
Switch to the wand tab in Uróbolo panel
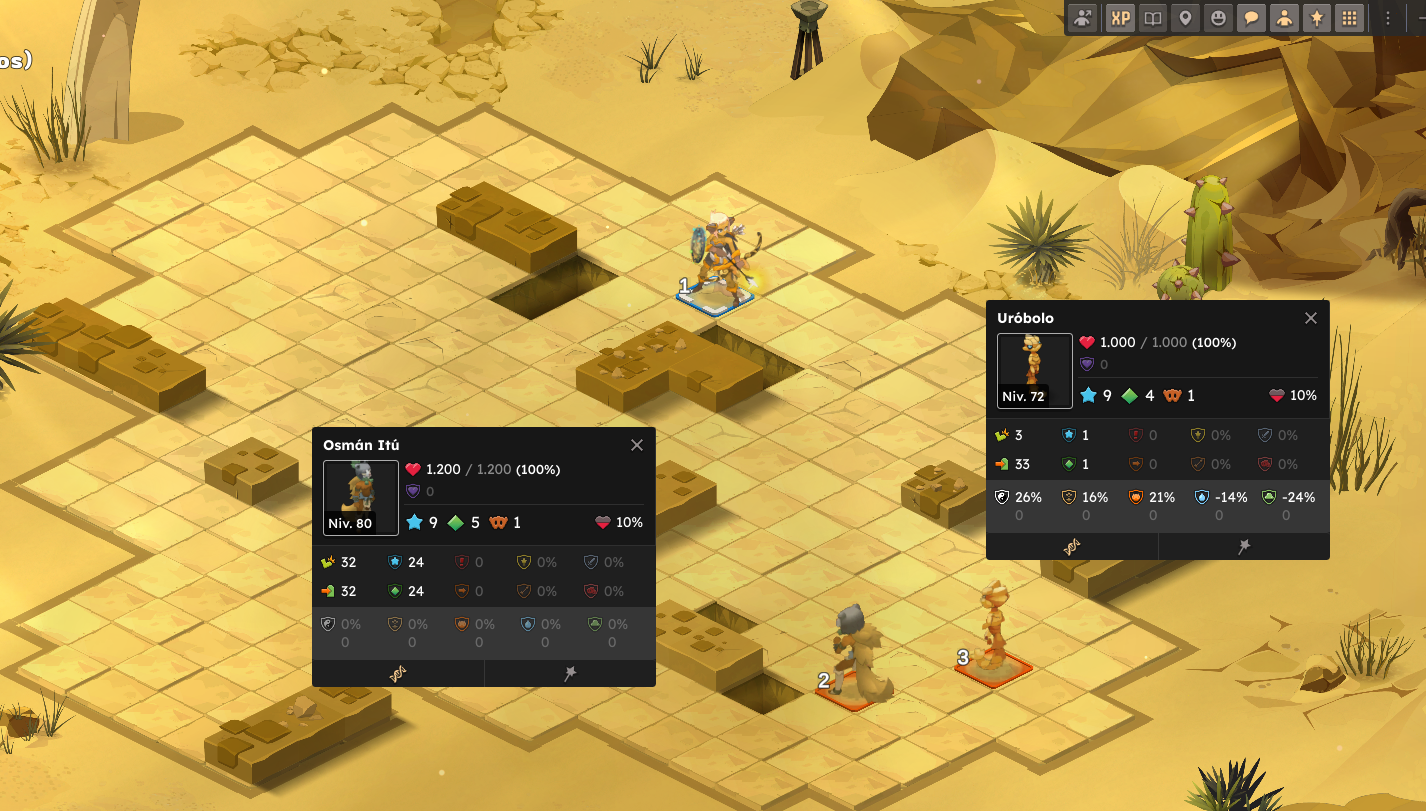[x=1244, y=546]
